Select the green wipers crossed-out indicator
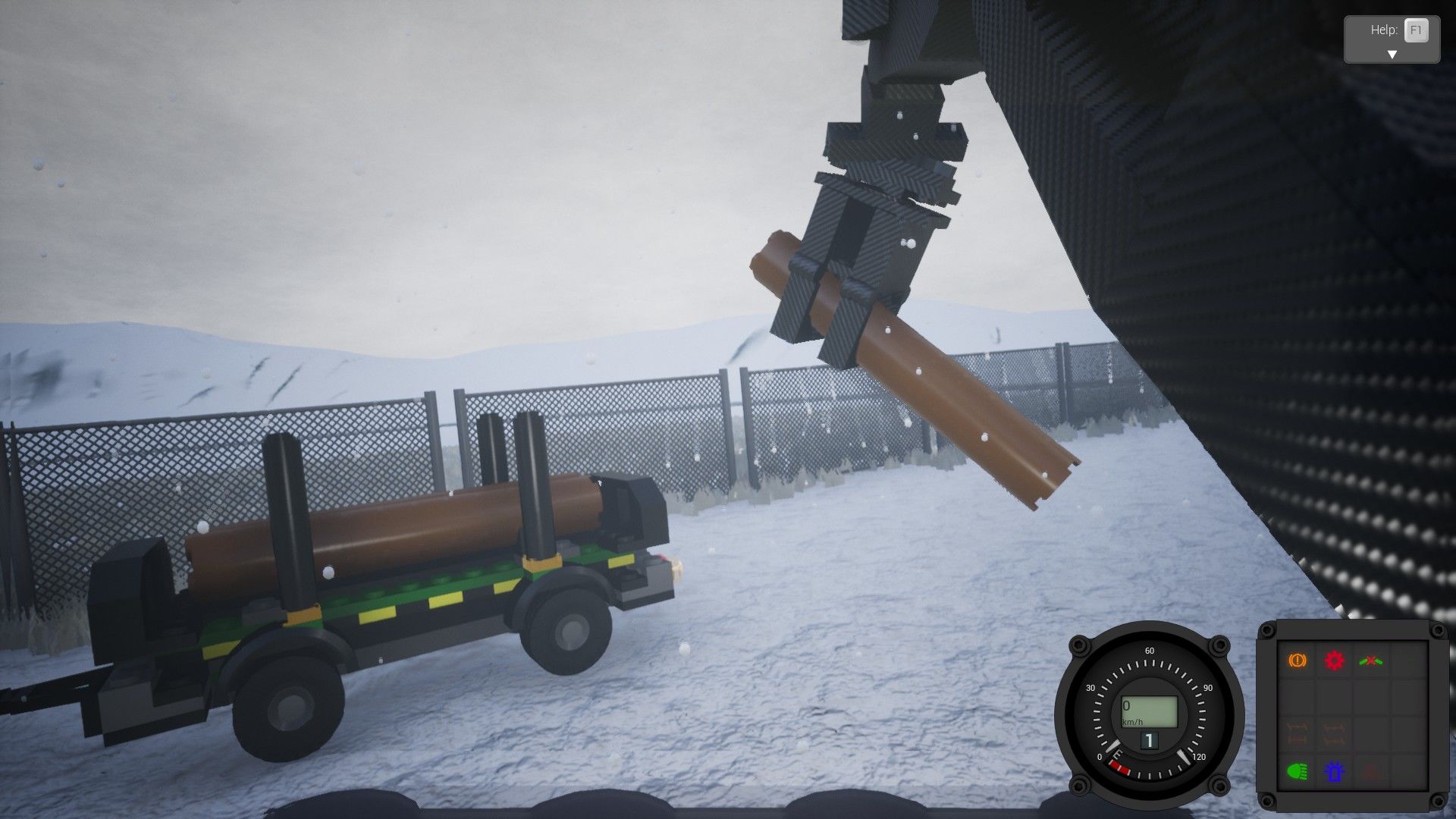This screenshot has width=1456, height=819. click(x=1370, y=661)
